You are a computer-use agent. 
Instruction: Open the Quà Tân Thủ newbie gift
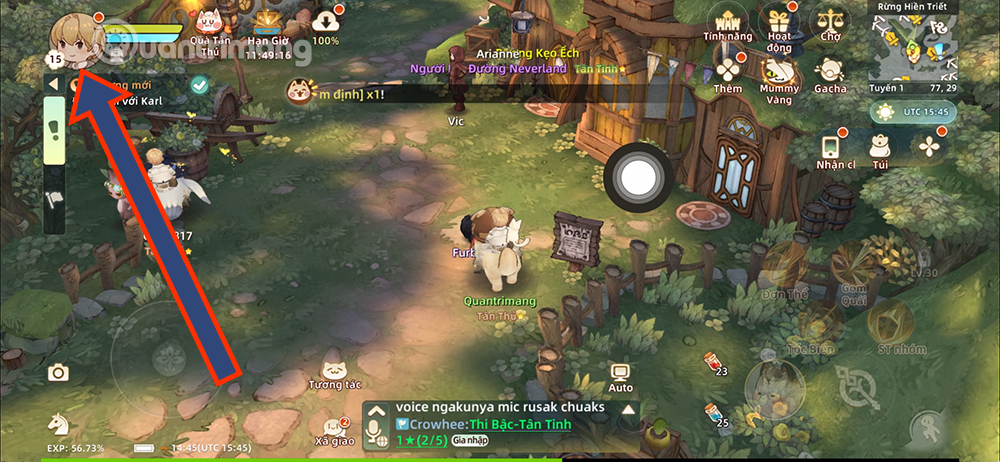[209, 24]
